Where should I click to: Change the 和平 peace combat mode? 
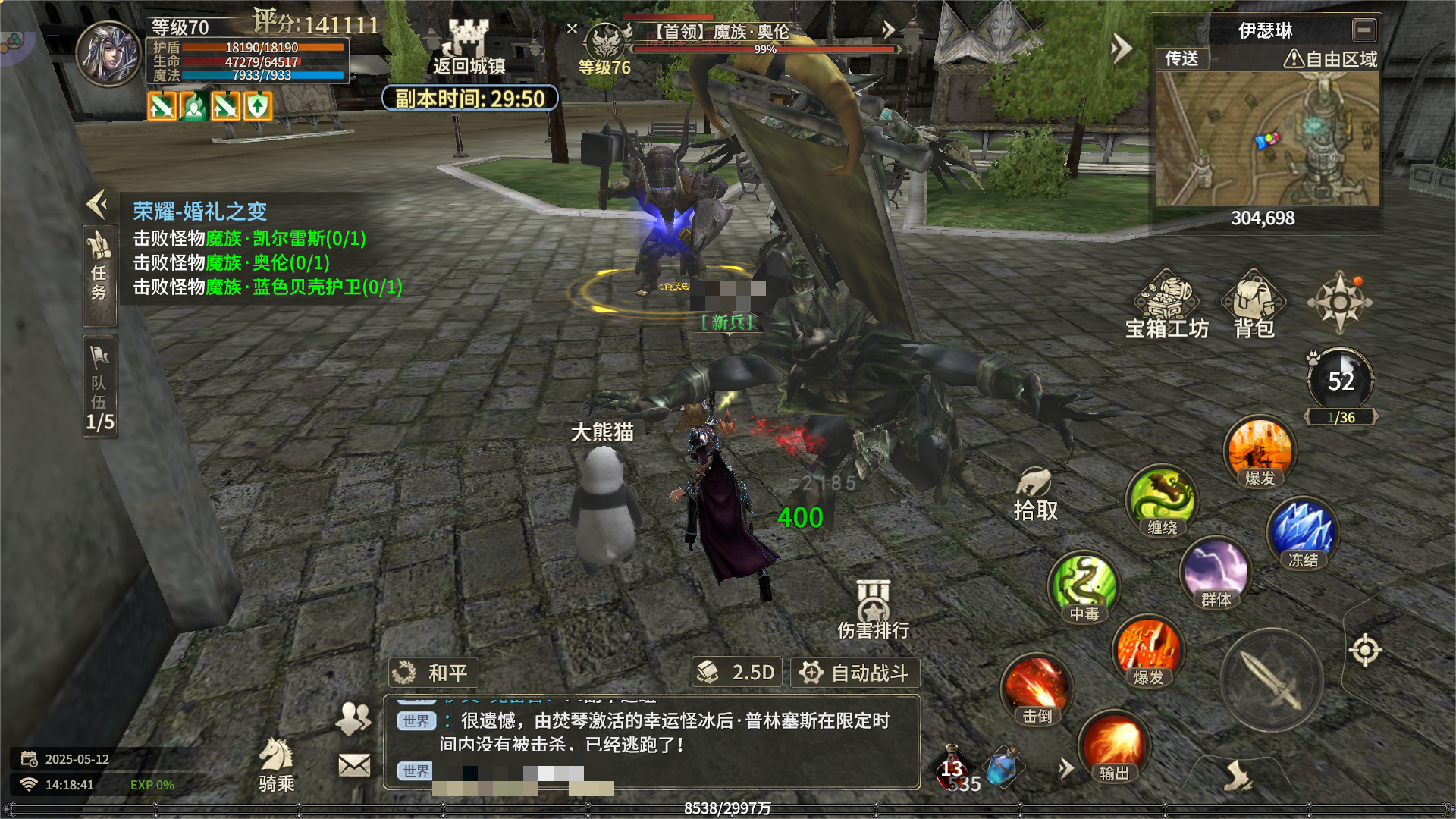pos(434,673)
